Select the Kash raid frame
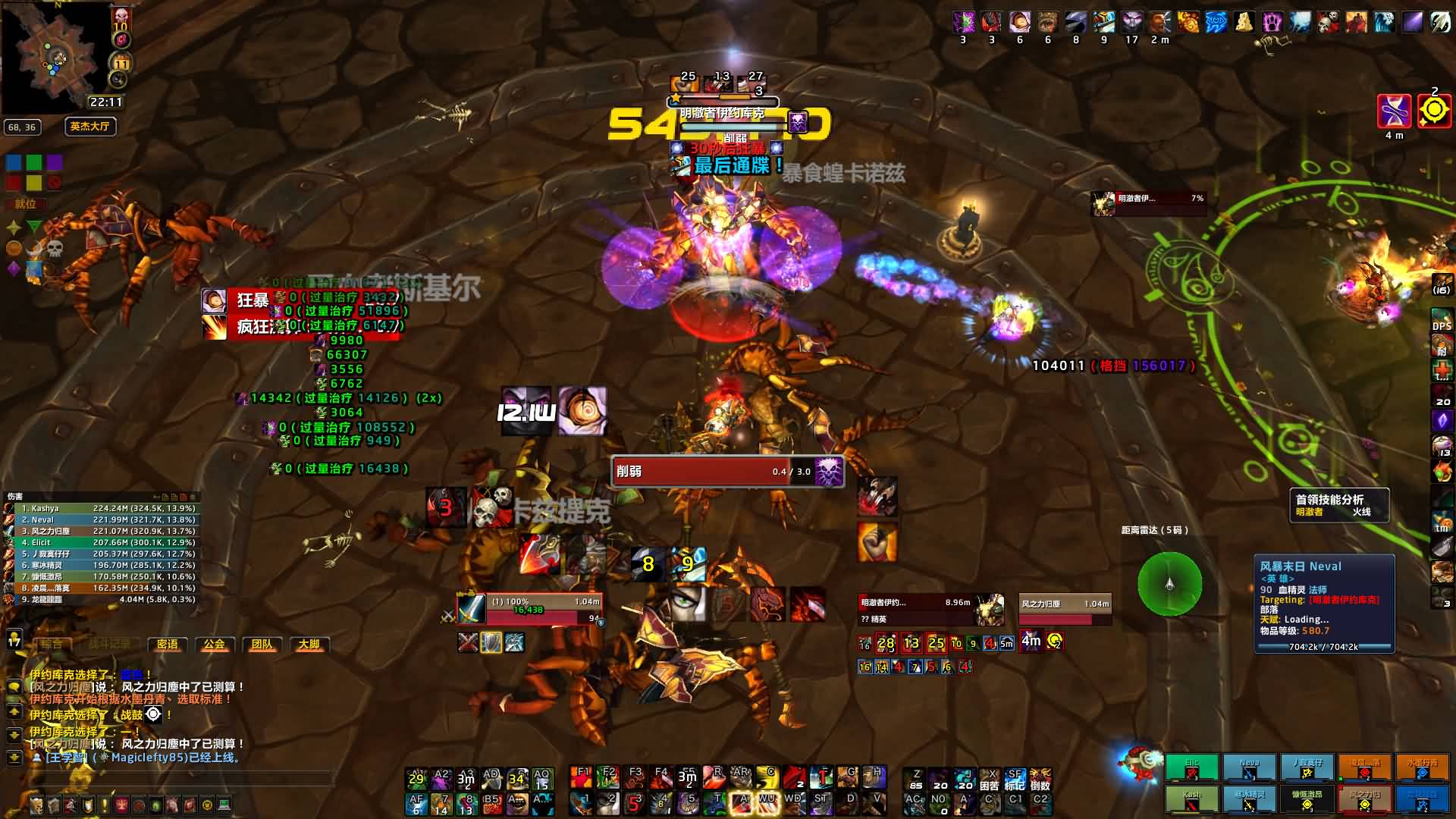This screenshot has height=819, width=1456. click(1191, 799)
